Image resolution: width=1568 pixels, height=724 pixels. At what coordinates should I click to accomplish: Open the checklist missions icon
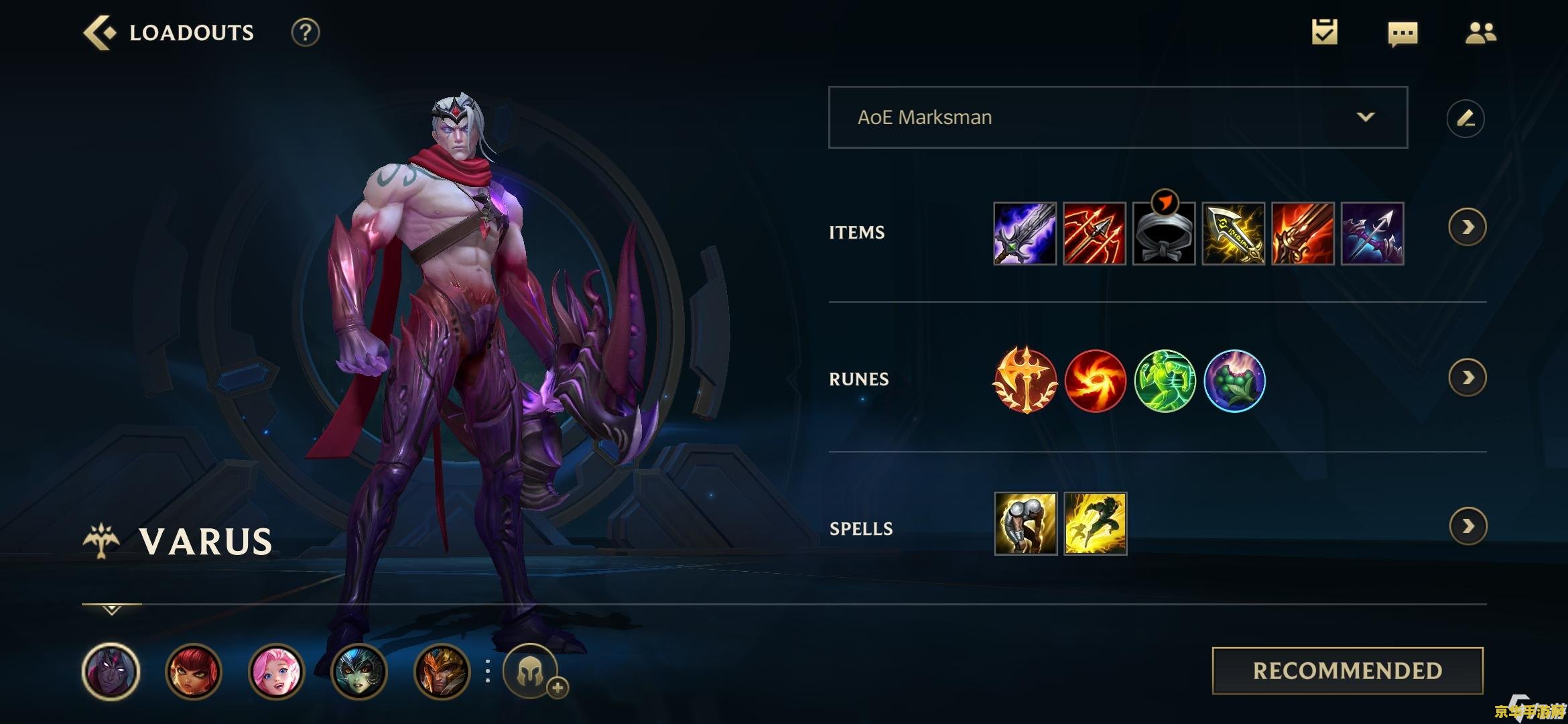pos(1324,32)
